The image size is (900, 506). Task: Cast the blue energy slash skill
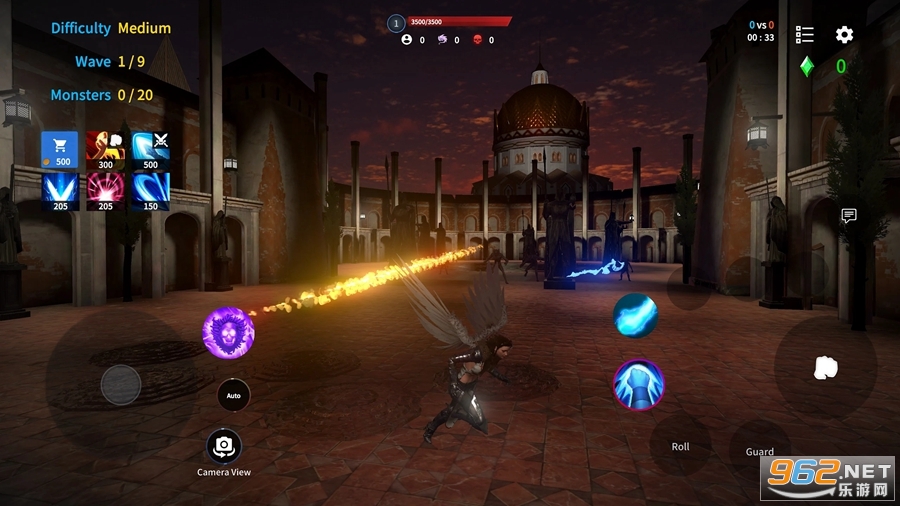click(636, 316)
